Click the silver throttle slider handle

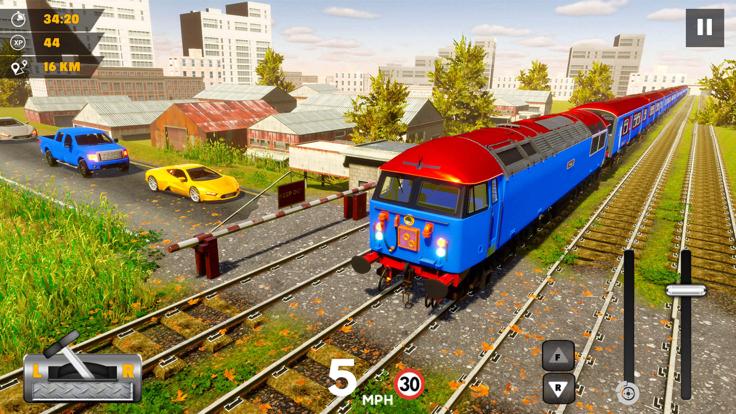coord(686,291)
